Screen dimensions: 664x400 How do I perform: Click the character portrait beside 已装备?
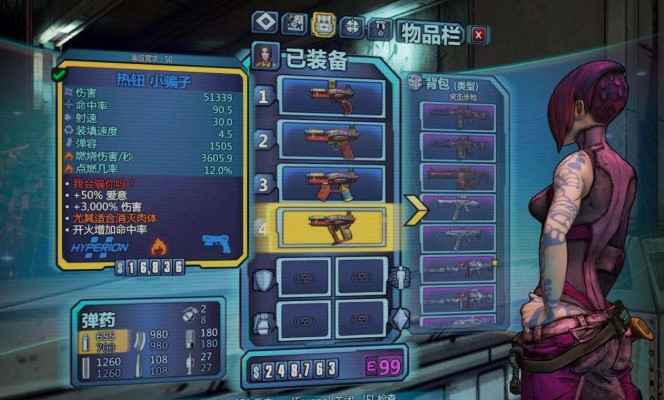265,55
